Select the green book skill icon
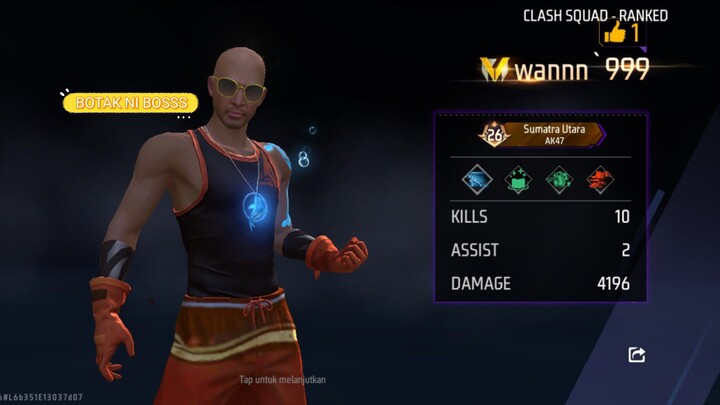720x405 pixels. coord(518,180)
